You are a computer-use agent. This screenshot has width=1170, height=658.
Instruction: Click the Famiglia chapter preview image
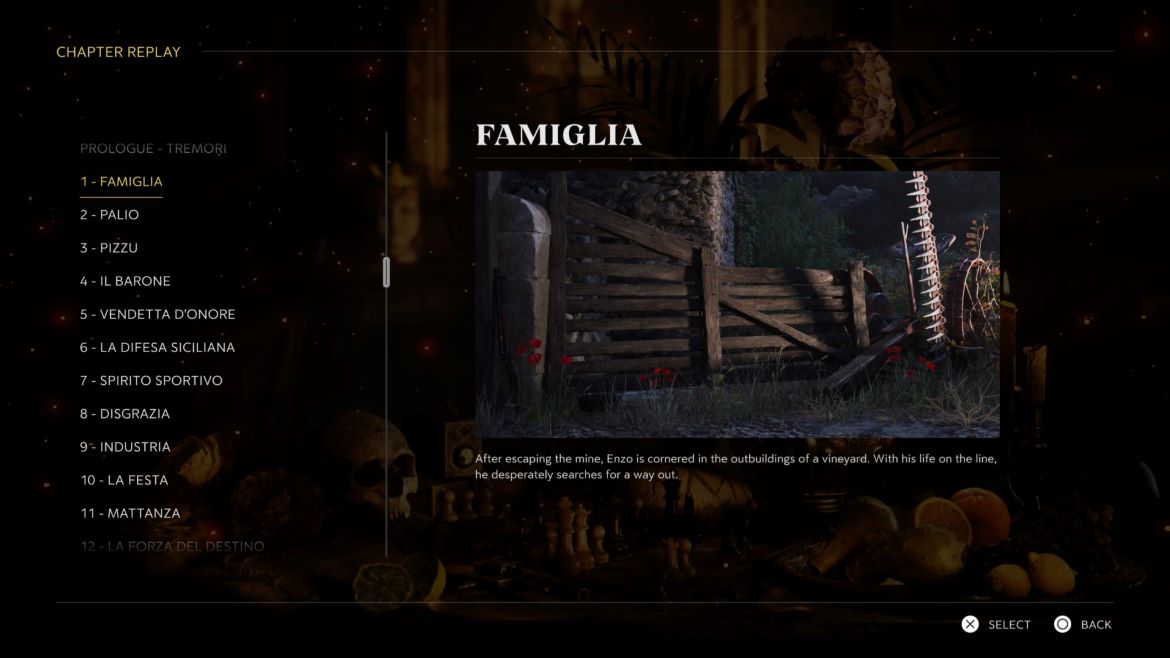click(x=737, y=304)
